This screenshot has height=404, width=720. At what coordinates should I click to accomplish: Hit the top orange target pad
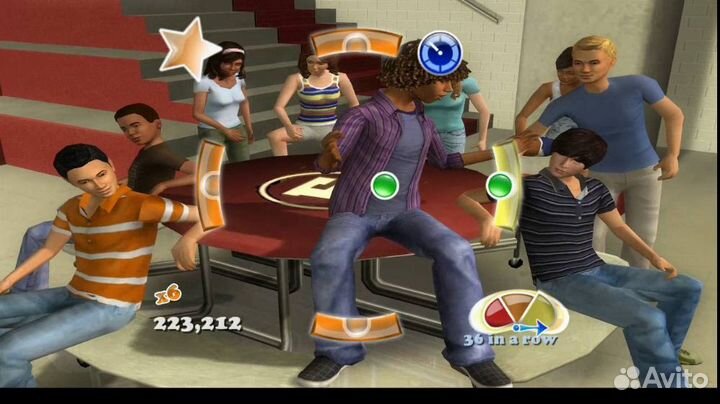pyautogui.click(x=354, y=44)
